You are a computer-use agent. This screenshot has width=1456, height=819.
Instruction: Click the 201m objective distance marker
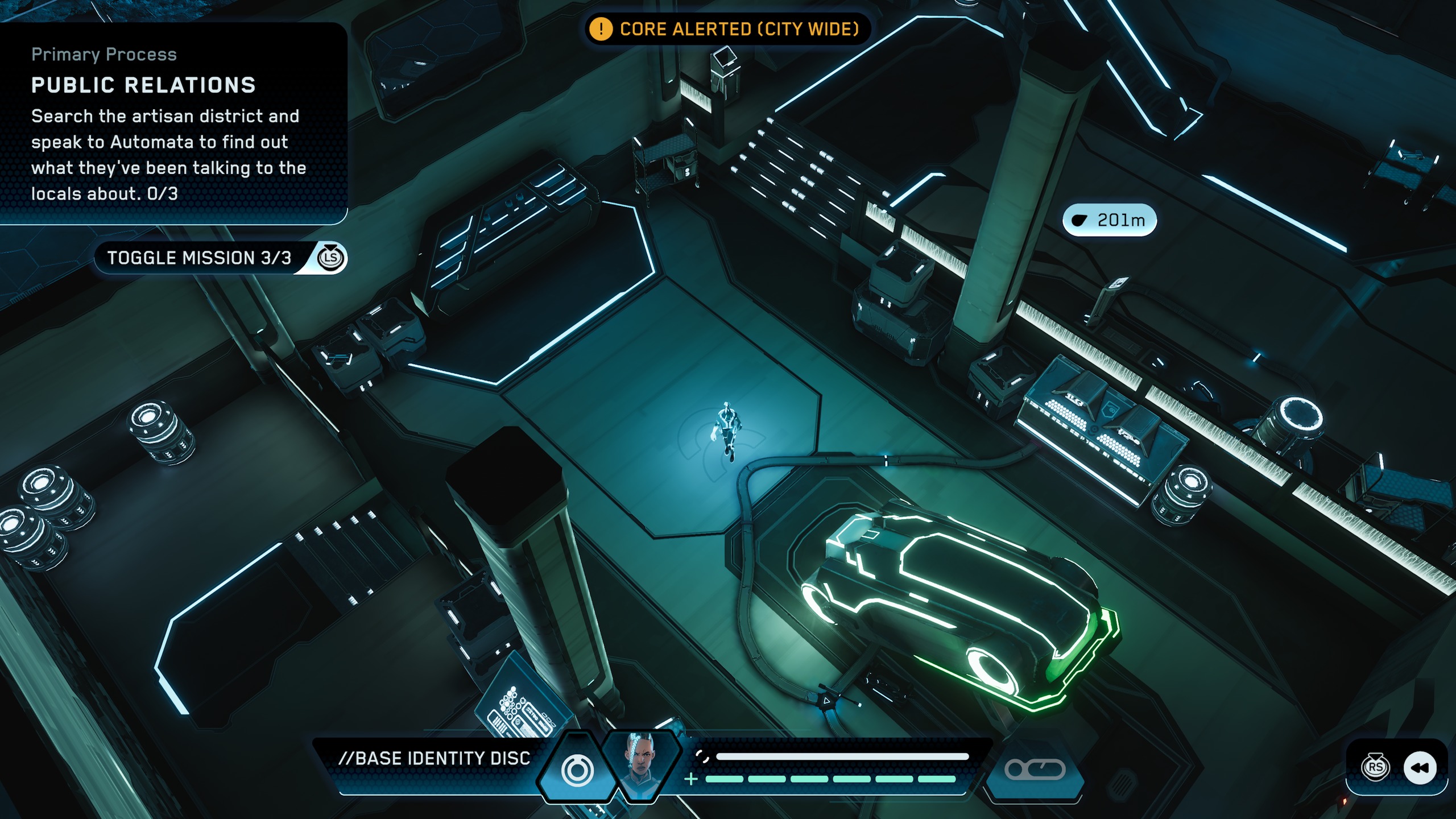coord(1109,220)
